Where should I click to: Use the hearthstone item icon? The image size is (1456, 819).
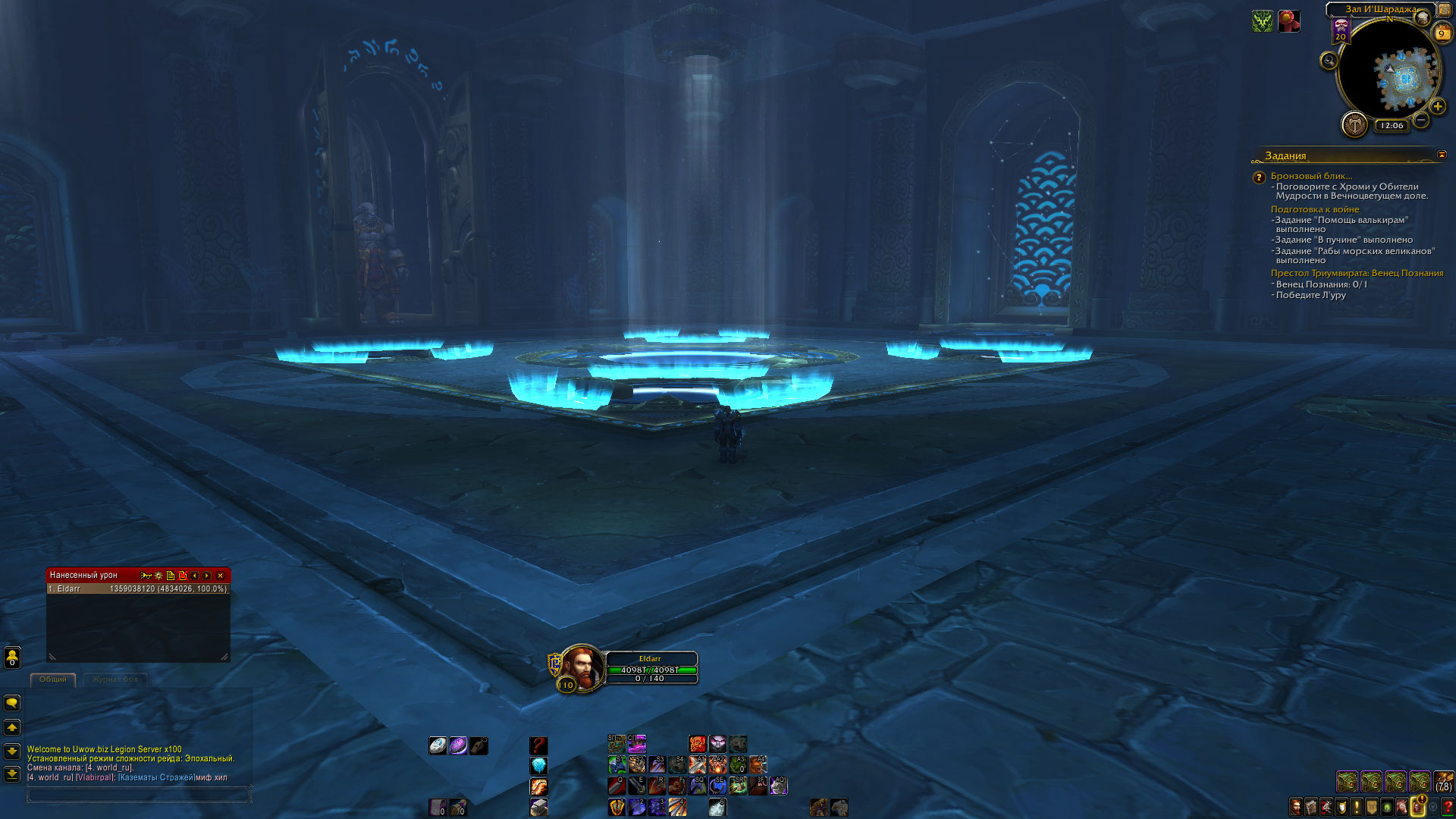[438, 745]
